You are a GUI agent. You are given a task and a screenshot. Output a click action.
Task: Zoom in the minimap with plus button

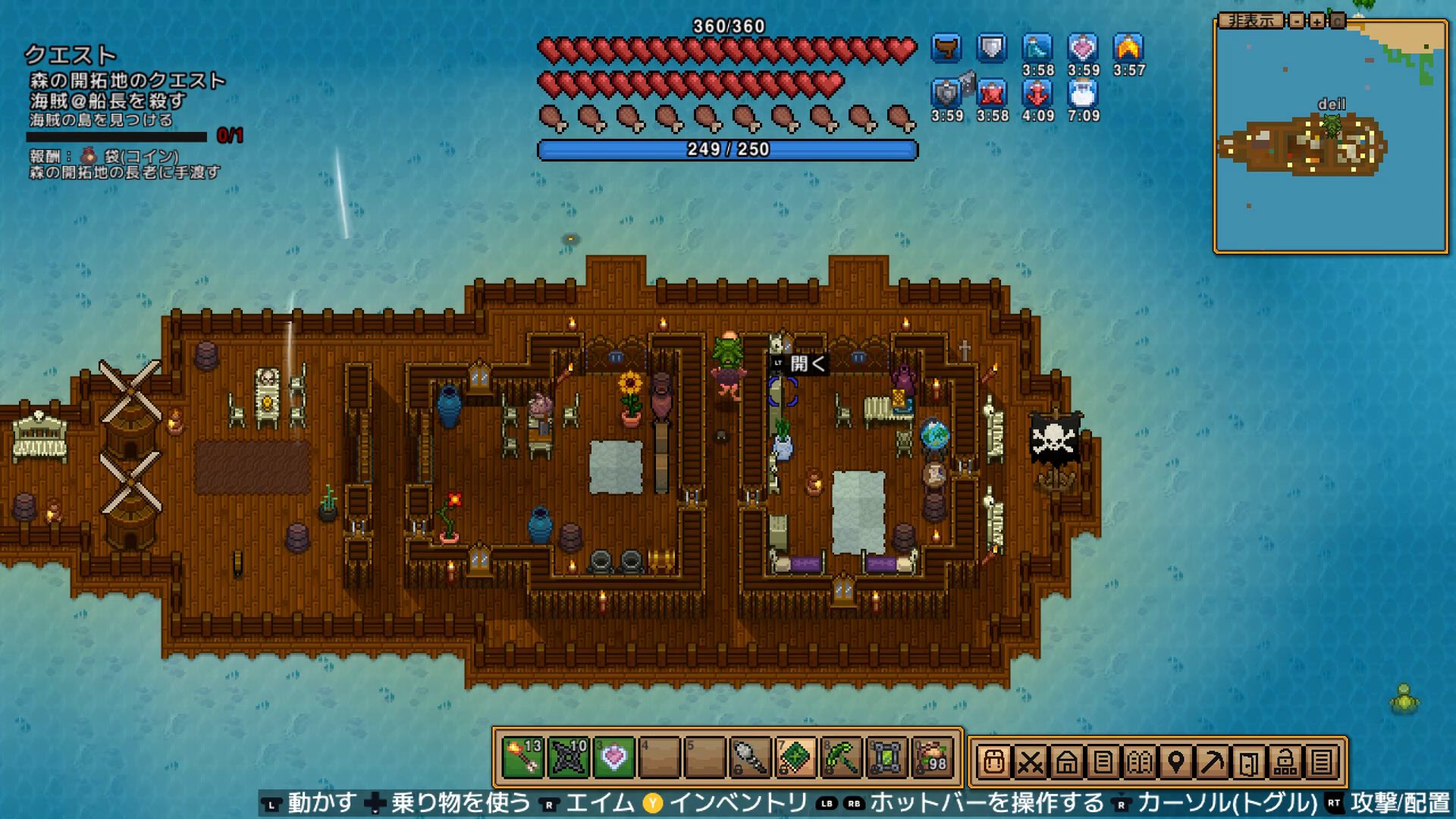pyautogui.click(x=1317, y=21)
